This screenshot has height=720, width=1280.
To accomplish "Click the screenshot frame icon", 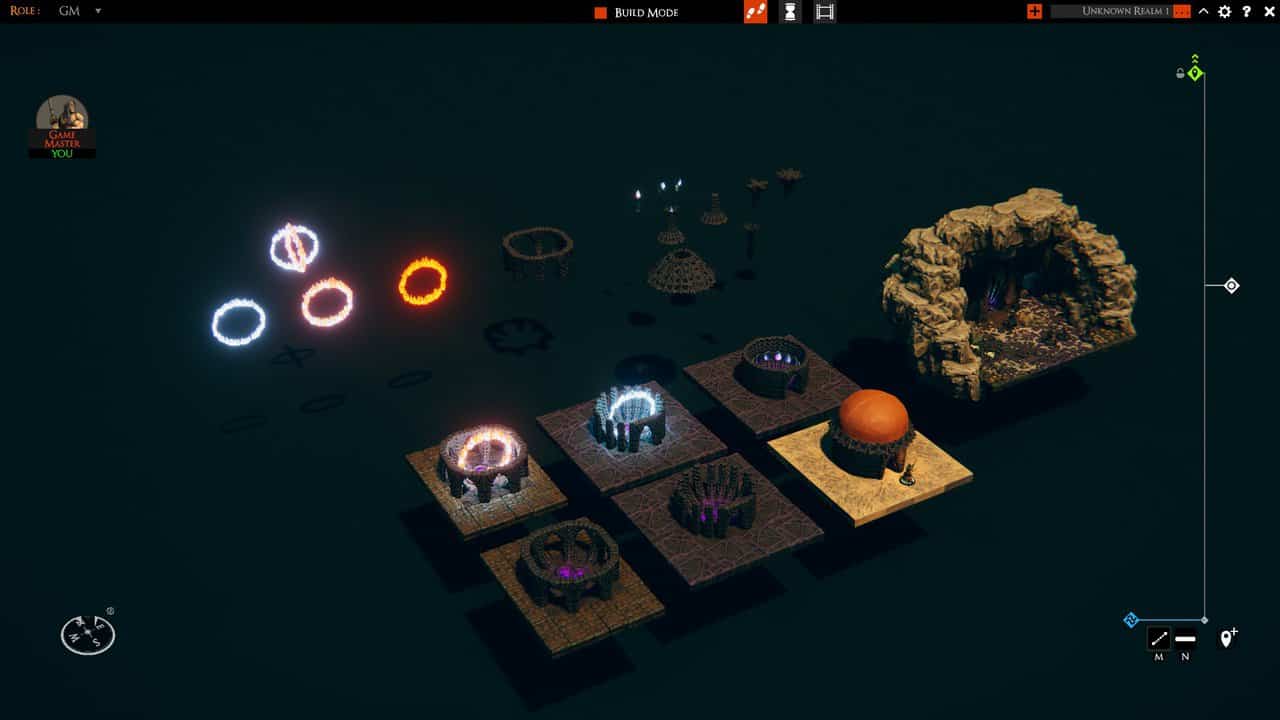I will click(x=824, y=13).
